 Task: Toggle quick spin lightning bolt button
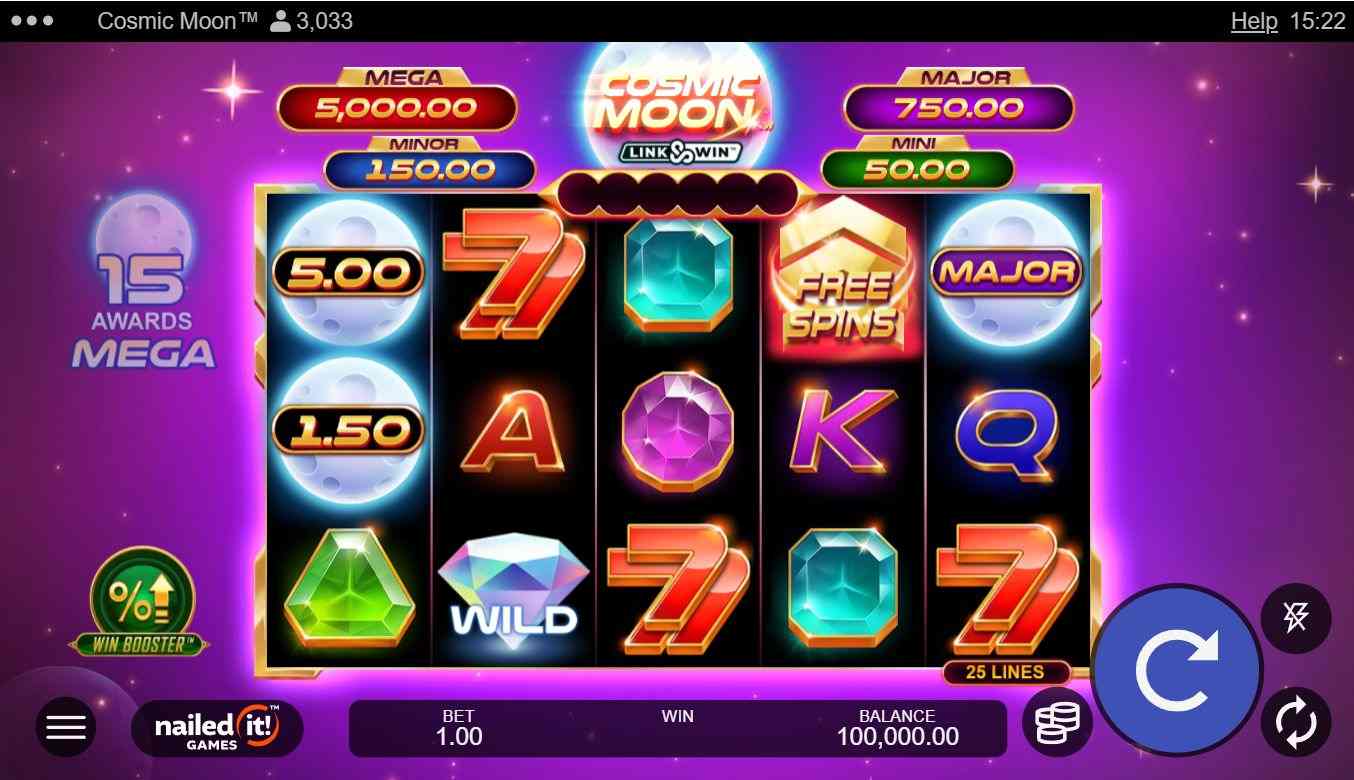[x=1295, y=619]
